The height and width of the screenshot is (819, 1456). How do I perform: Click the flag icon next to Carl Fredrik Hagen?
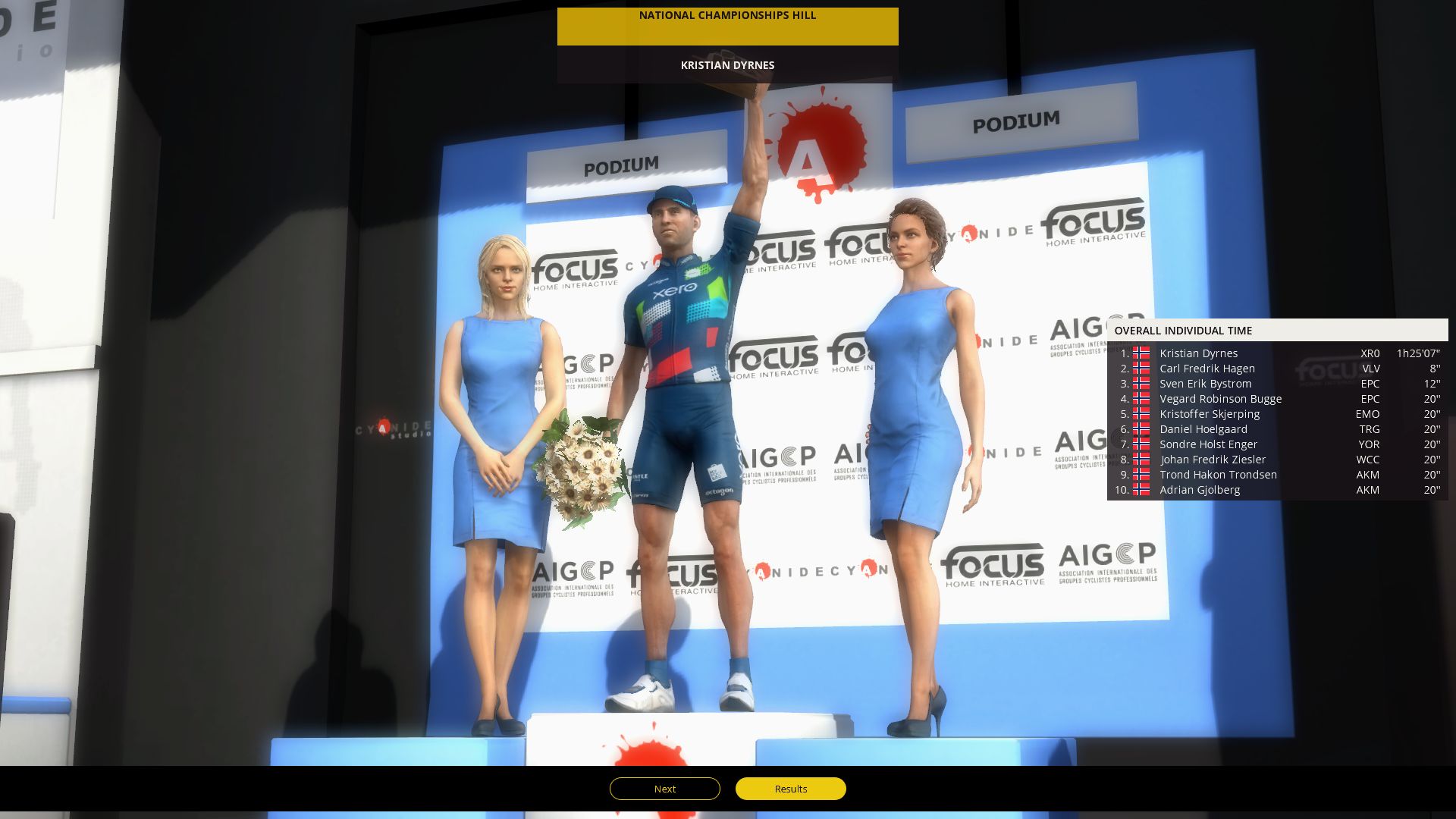1141,369
